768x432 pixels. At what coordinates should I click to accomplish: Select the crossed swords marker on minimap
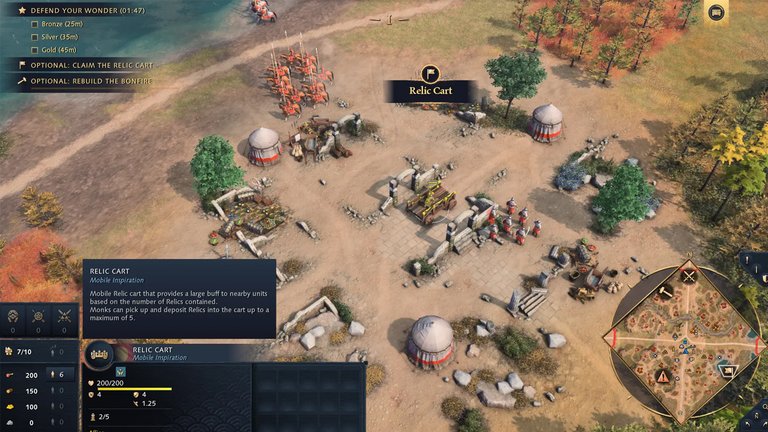point(688,275)
